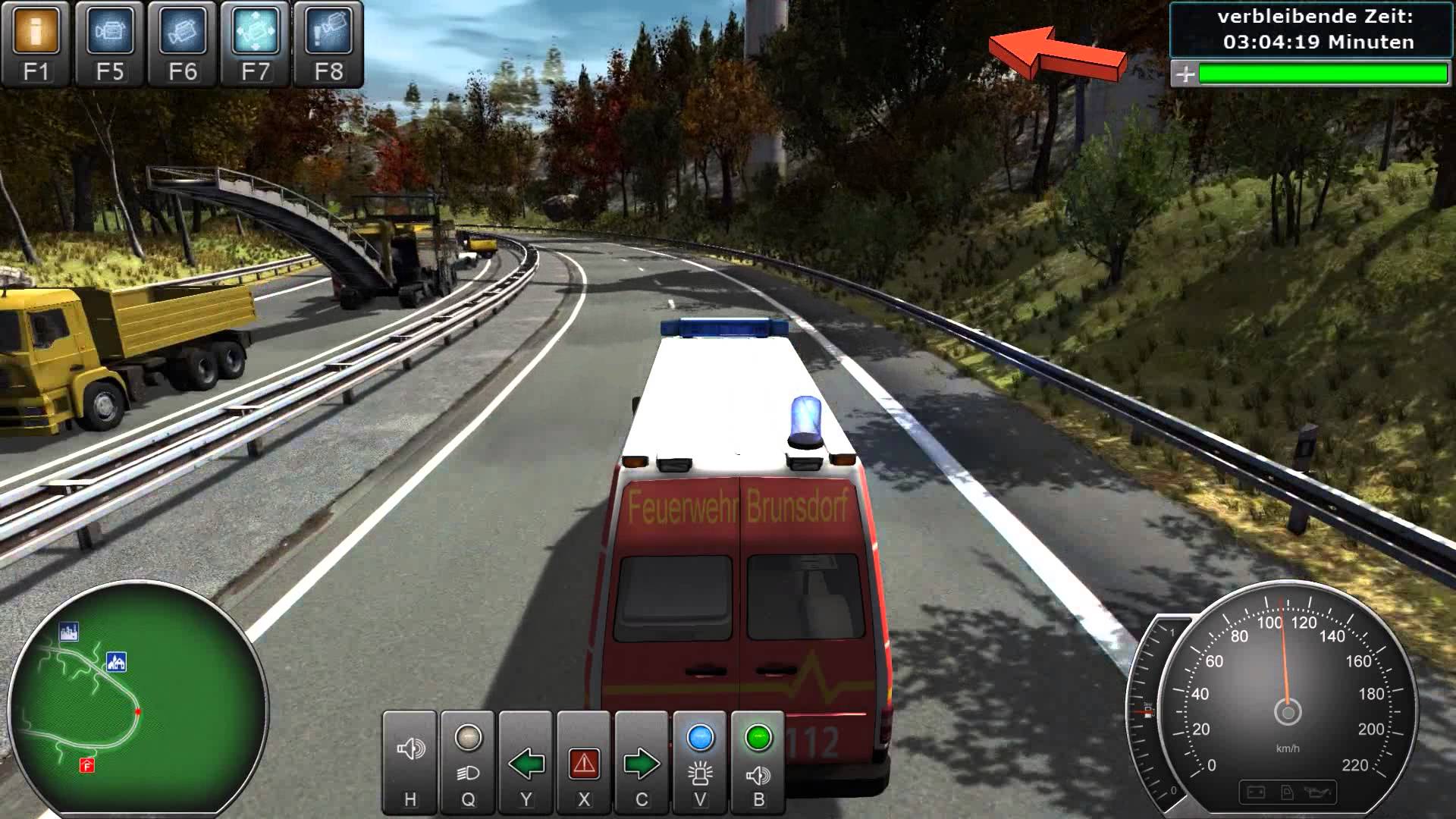1456x819 pixels.
Task: Sound the horn button
Action: point(410,761)
